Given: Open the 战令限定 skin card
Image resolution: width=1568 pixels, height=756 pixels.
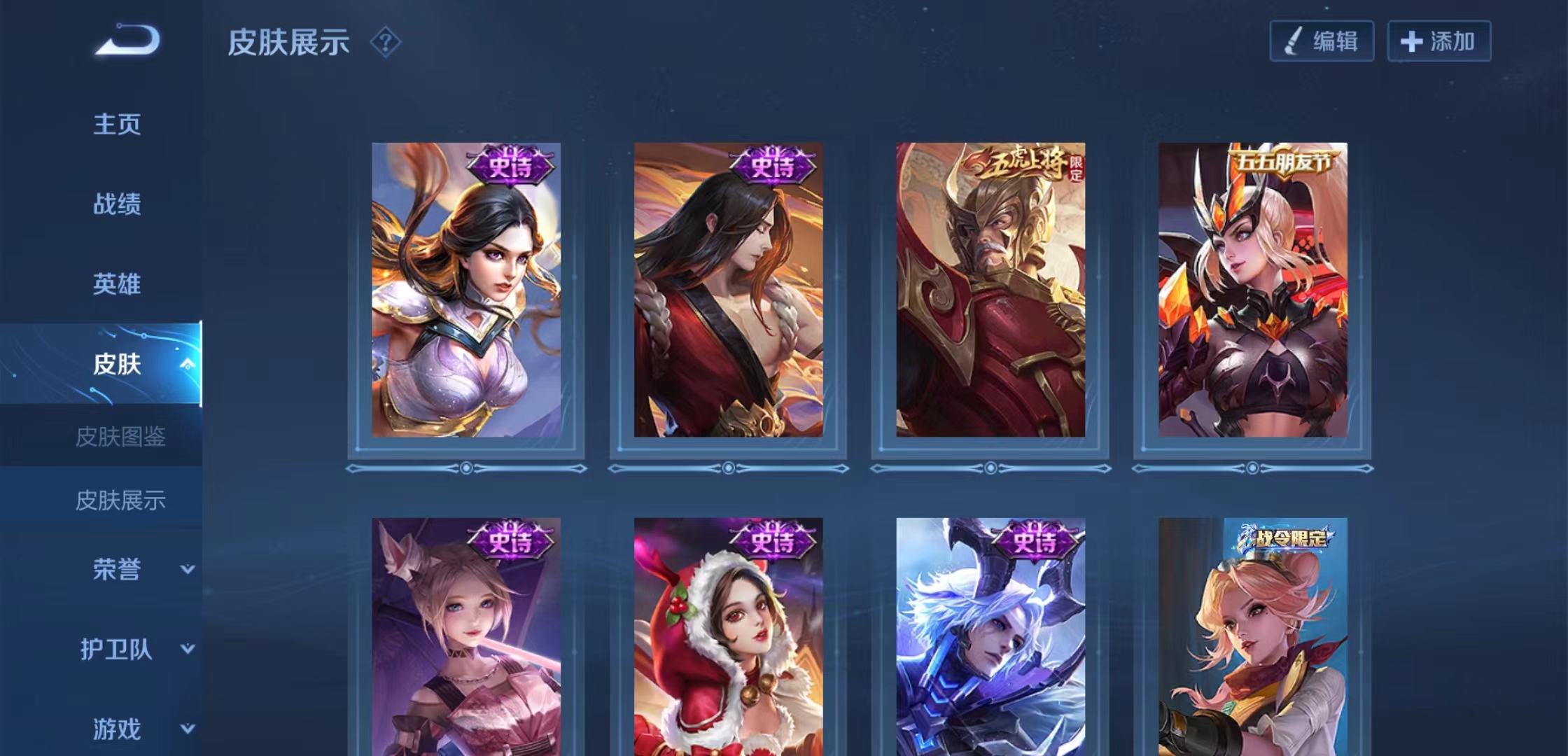Looking at the screenshot, I should click(x=1252, y=637).
